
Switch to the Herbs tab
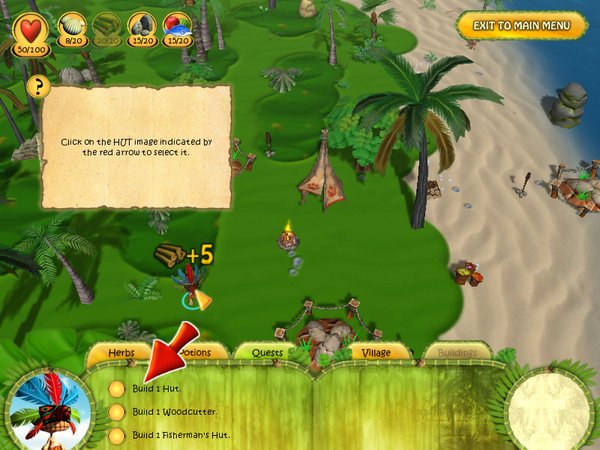pyautogui.click(x=120, y=352)
